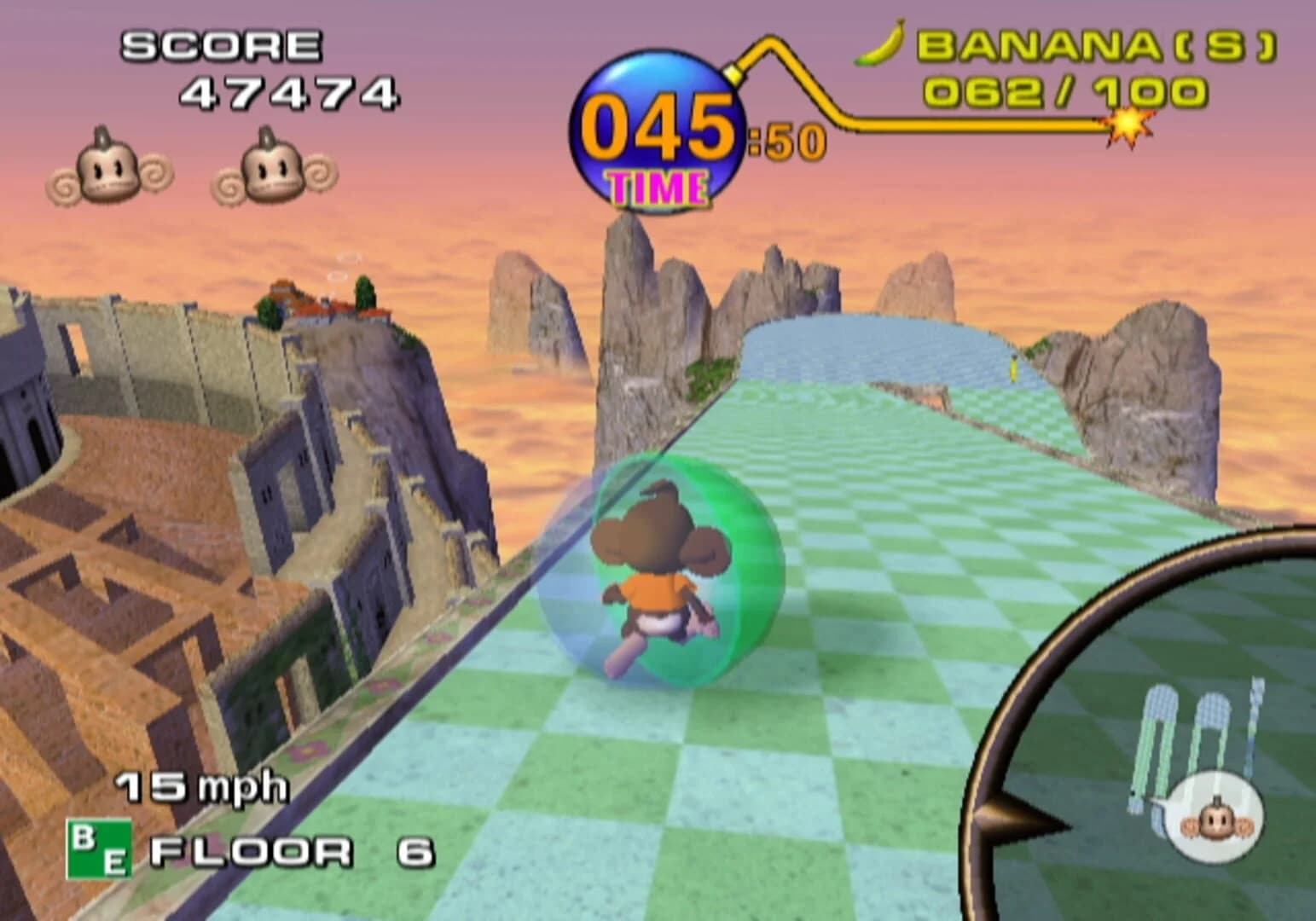Open the SCORE display showing 47474
The image size is (1316, 921).
click(x=287, y=94)
